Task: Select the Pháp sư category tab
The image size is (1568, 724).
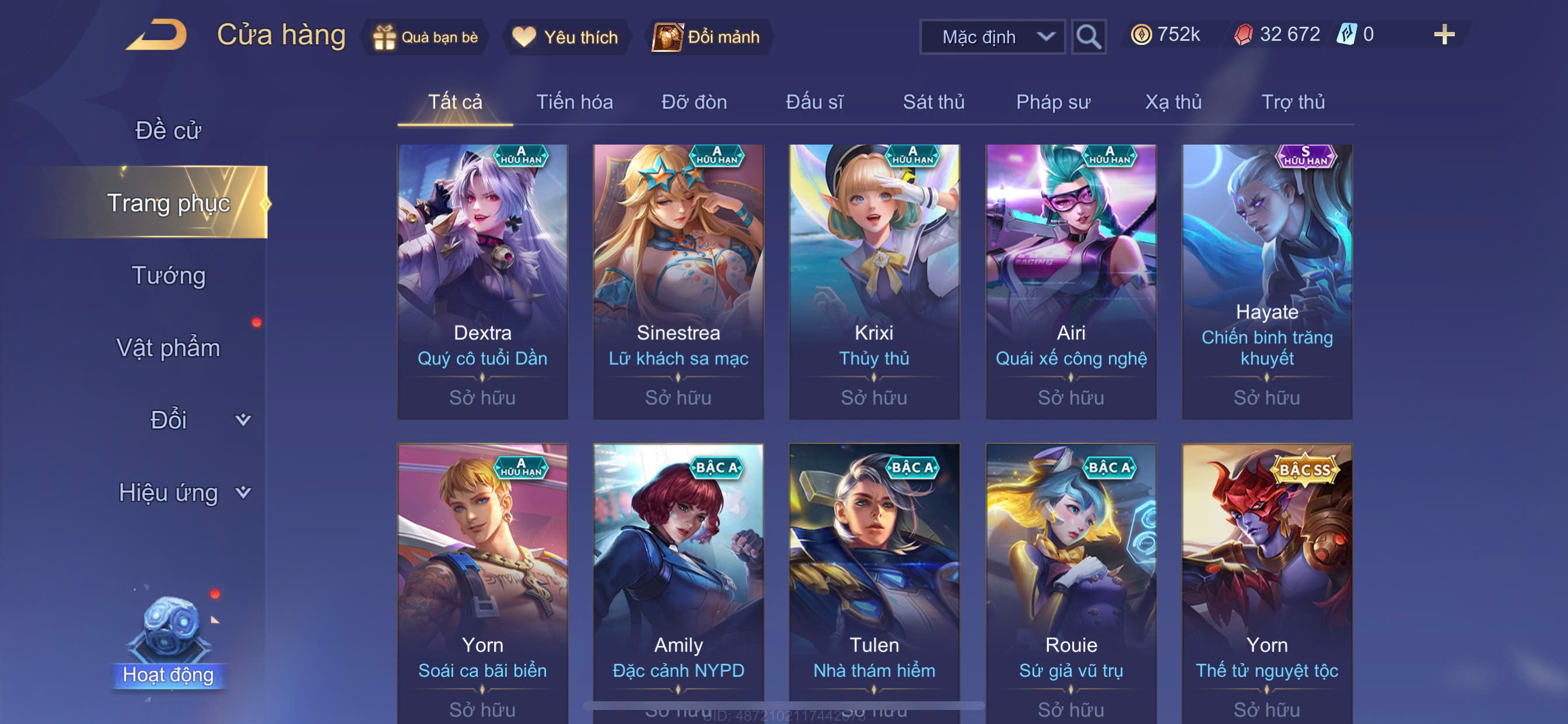Action: (x=1052, y=102)
